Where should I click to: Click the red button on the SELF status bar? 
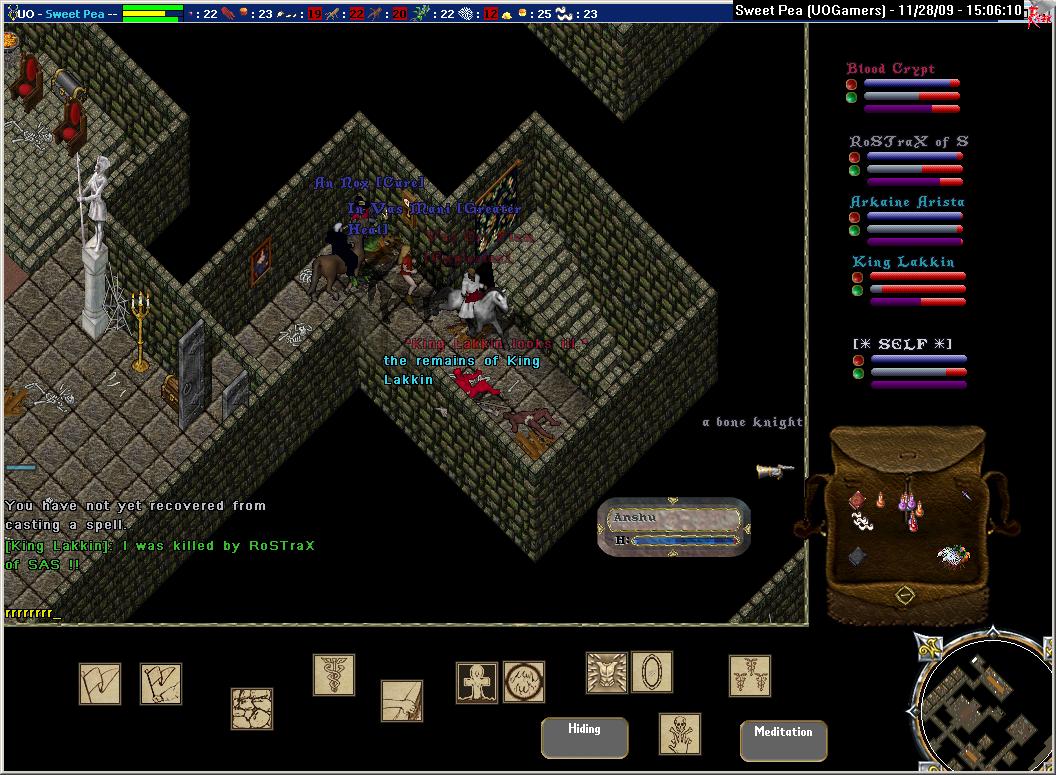[857, 359]
